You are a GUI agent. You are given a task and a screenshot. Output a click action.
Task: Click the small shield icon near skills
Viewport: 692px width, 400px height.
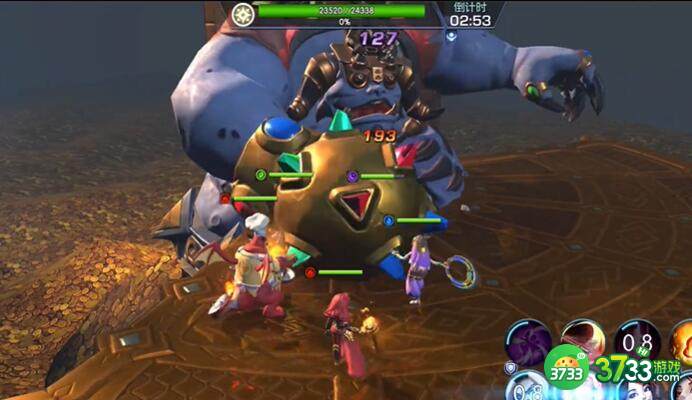(x=510, y=368)
